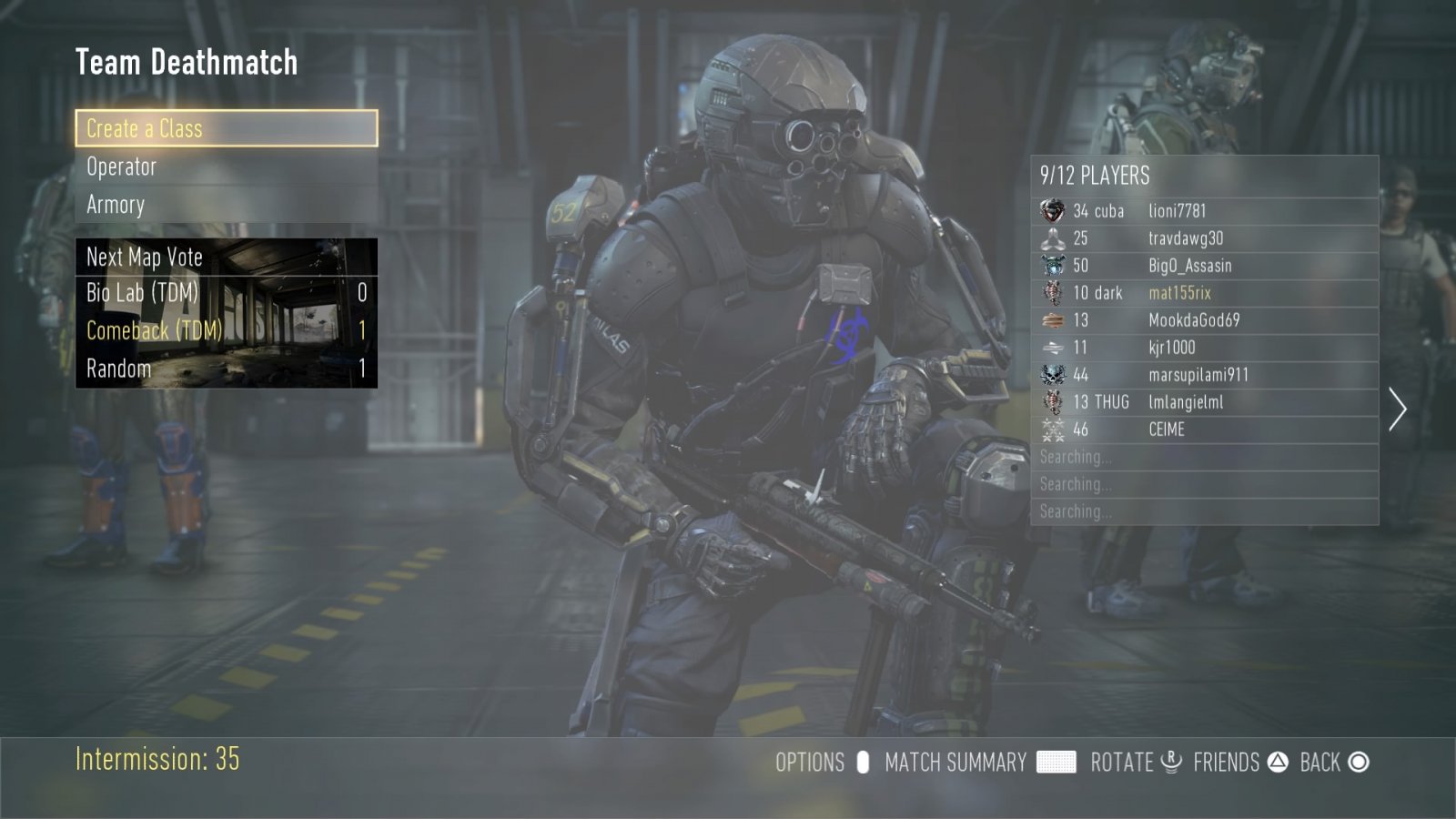Select MookdaGod69's lobby entry
Screen dimensions: 1456x819
click(1204, 320)
